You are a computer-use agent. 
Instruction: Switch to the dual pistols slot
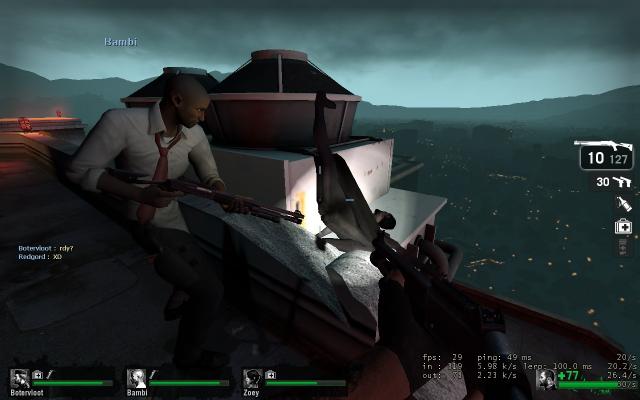pos(623,182)
